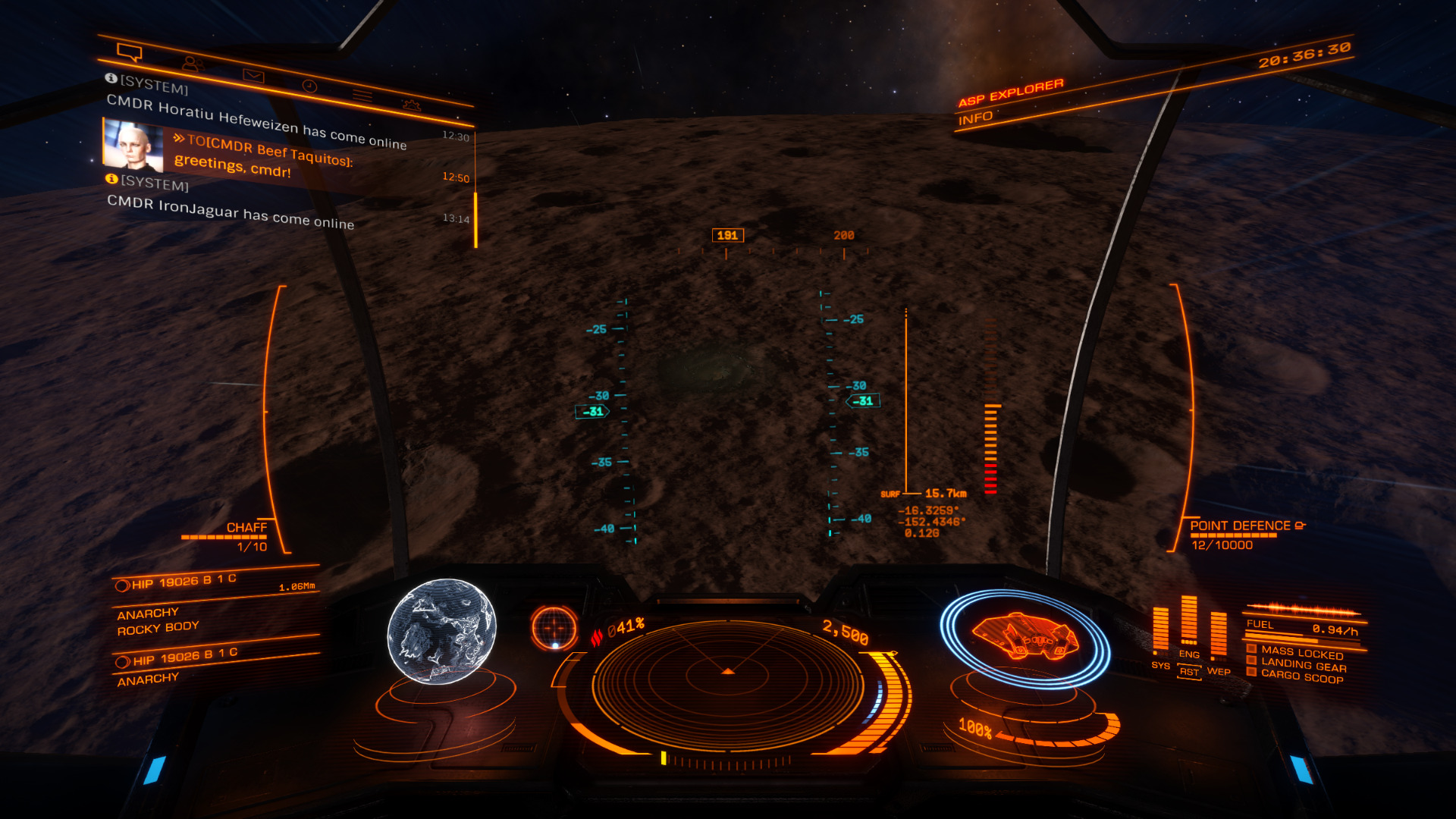Image resolution: width=1456 pixels, height=819 pixels.
Task: Open the chat speech-bubble comms tab
Action: [130, 52]
